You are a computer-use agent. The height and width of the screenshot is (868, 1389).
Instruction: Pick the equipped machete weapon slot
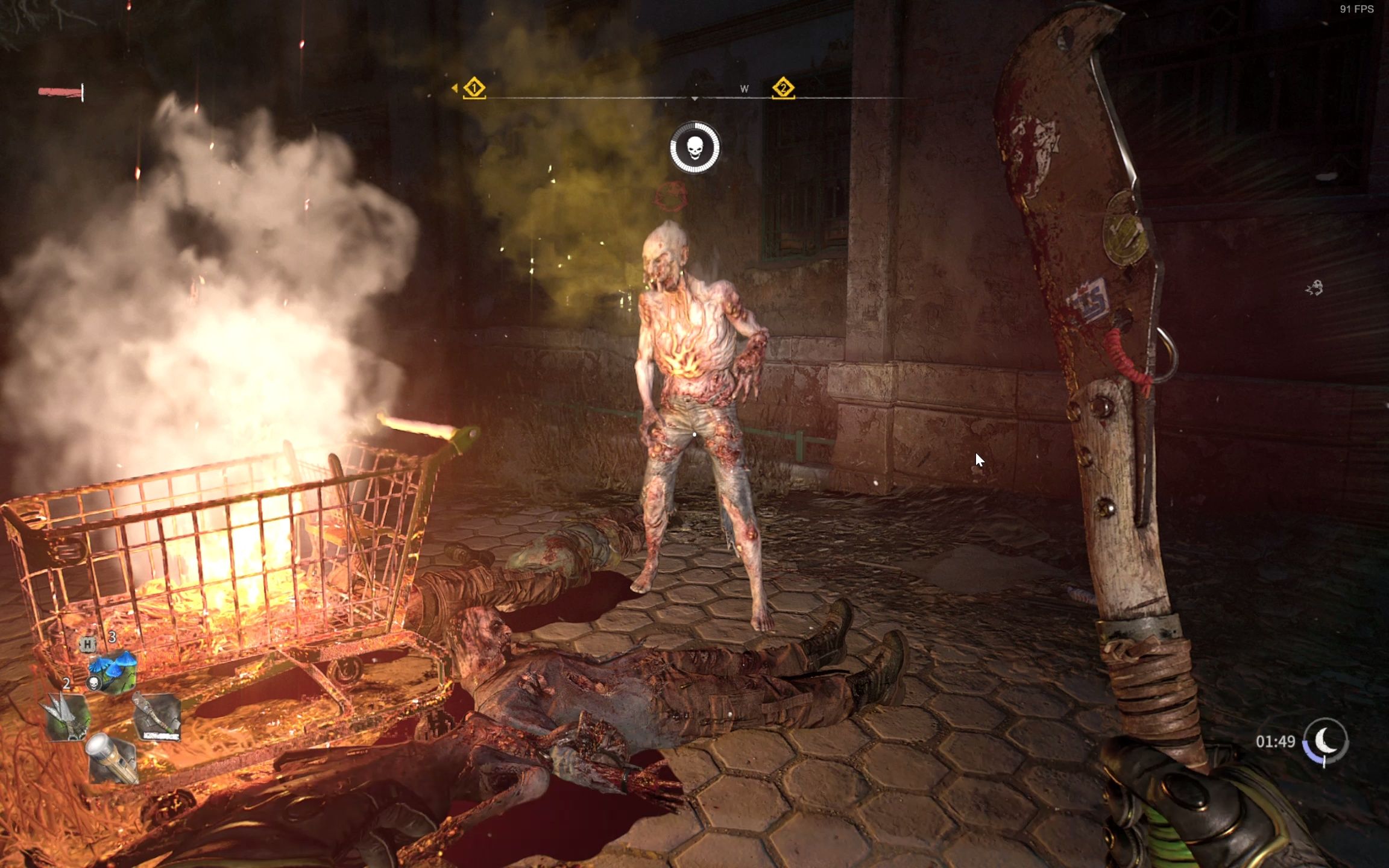click(x=157, y=716)
